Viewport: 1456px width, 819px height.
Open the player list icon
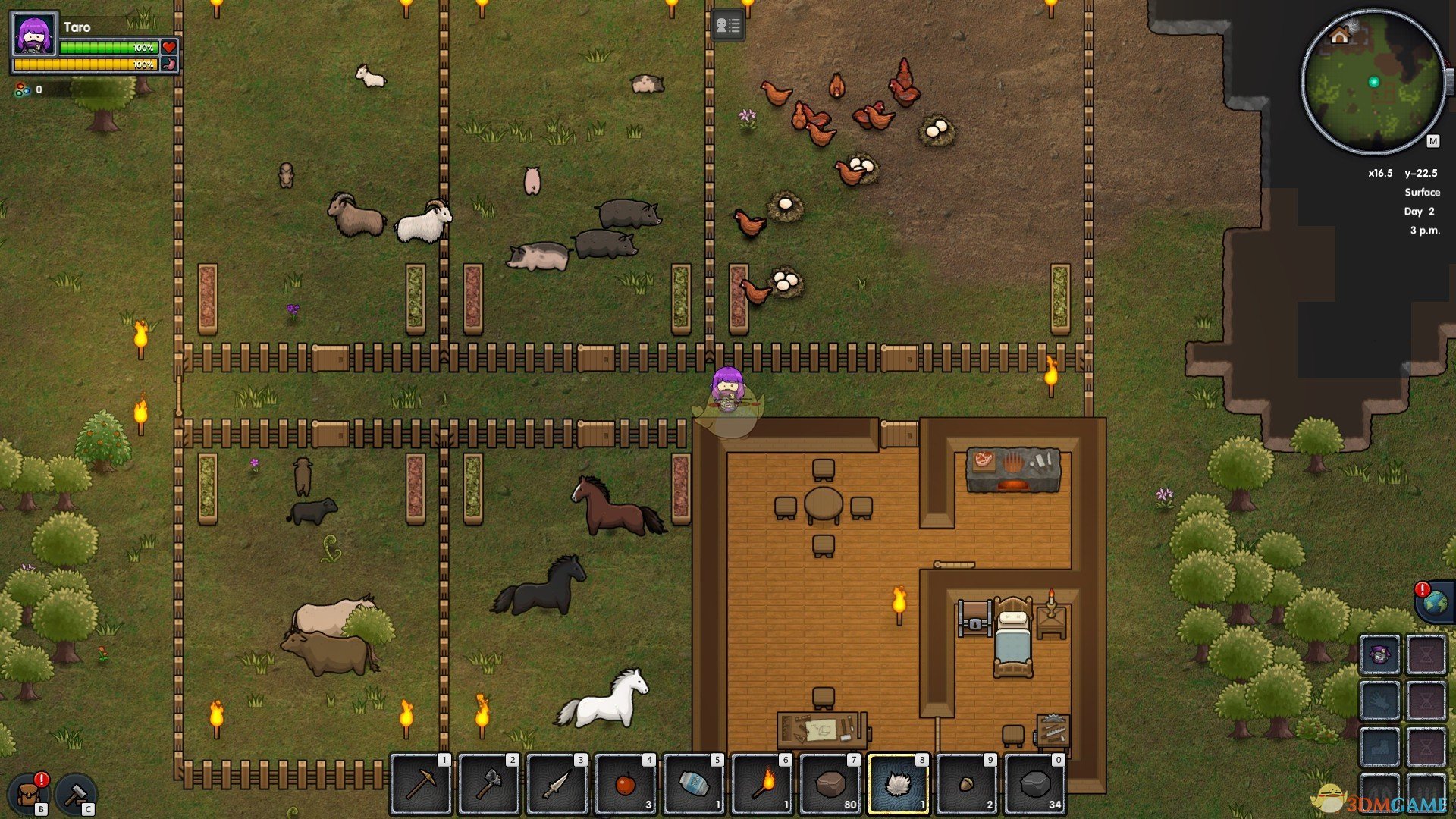tap(728, 27)
